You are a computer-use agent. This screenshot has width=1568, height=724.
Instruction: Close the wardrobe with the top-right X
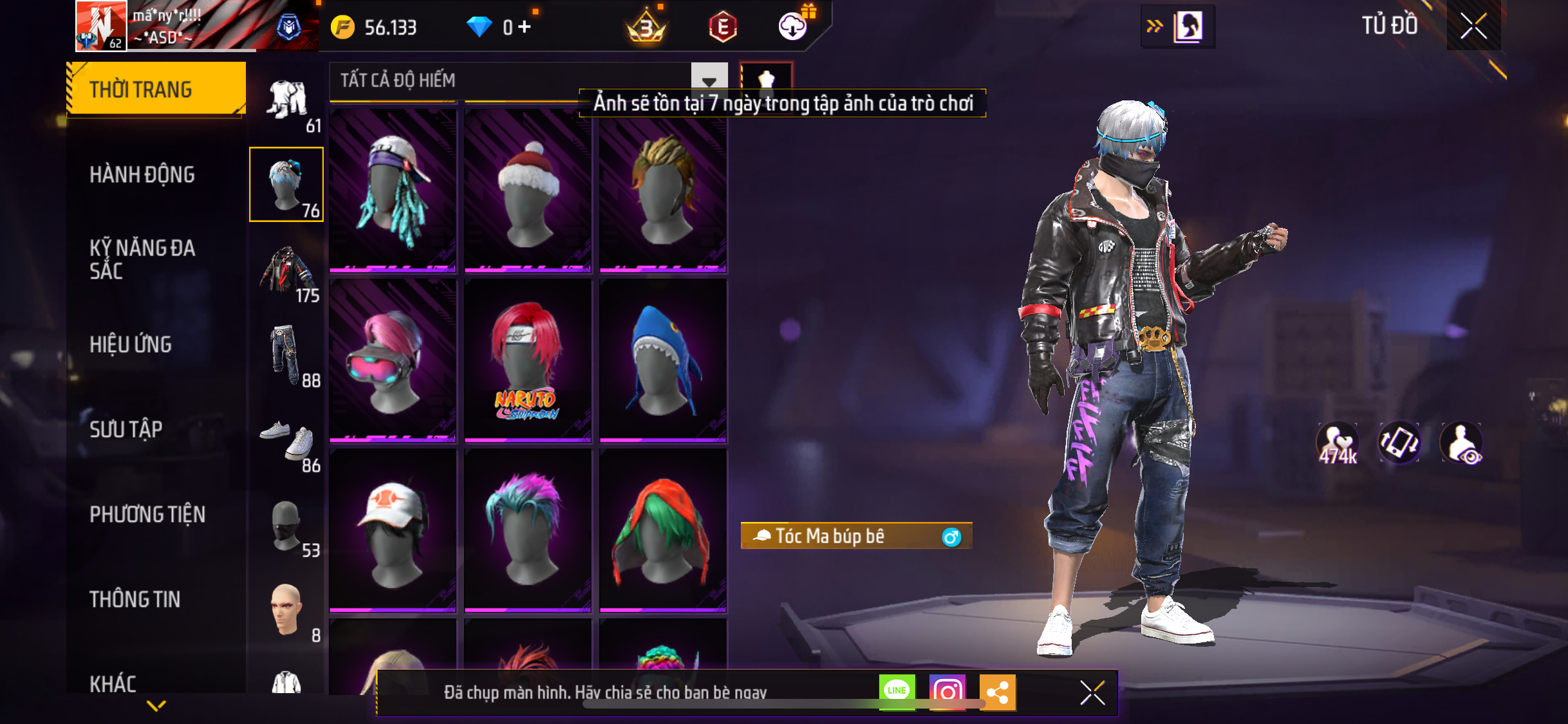(x=1473, y=26)
